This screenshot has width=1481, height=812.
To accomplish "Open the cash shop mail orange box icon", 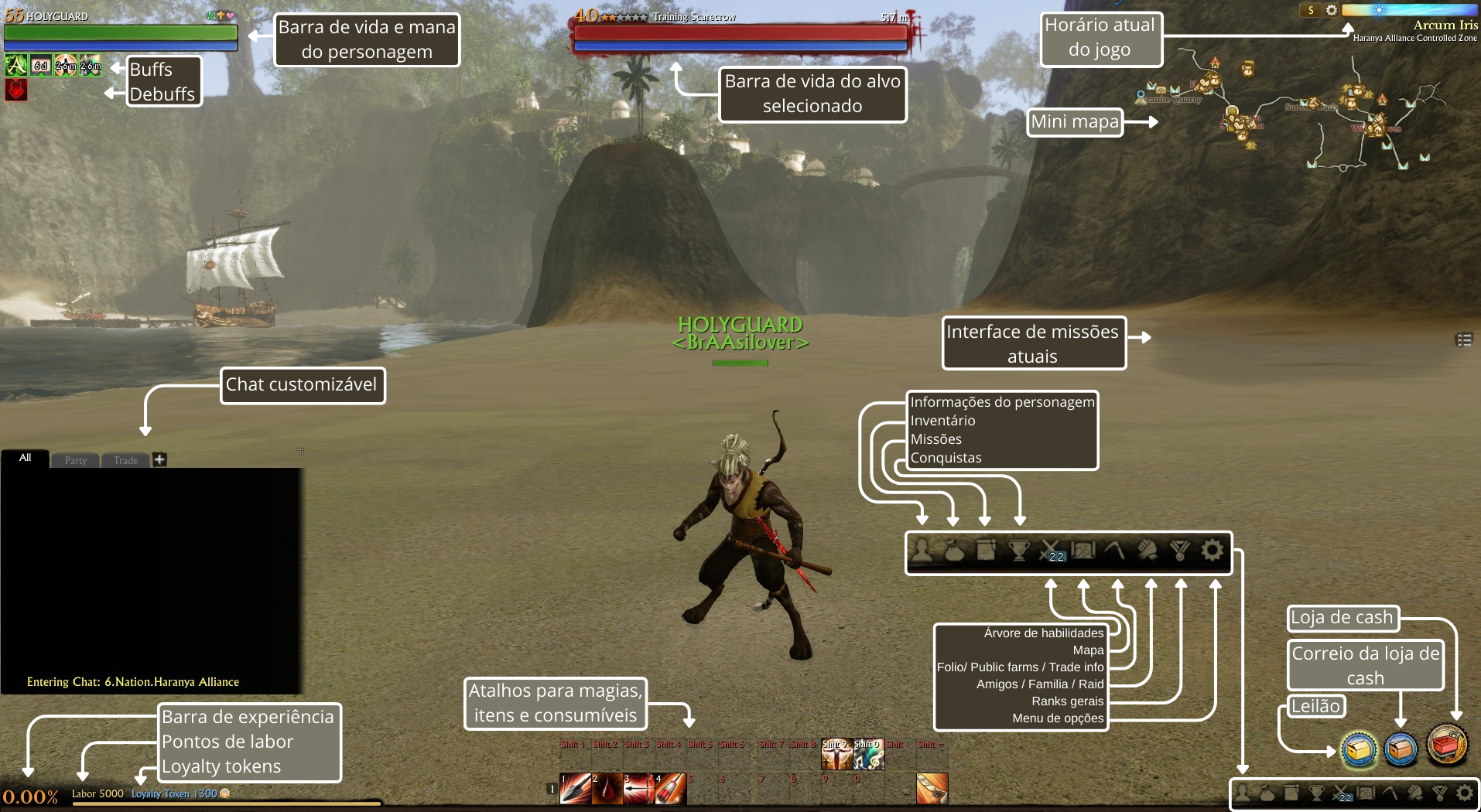I will click(1401, 749).
